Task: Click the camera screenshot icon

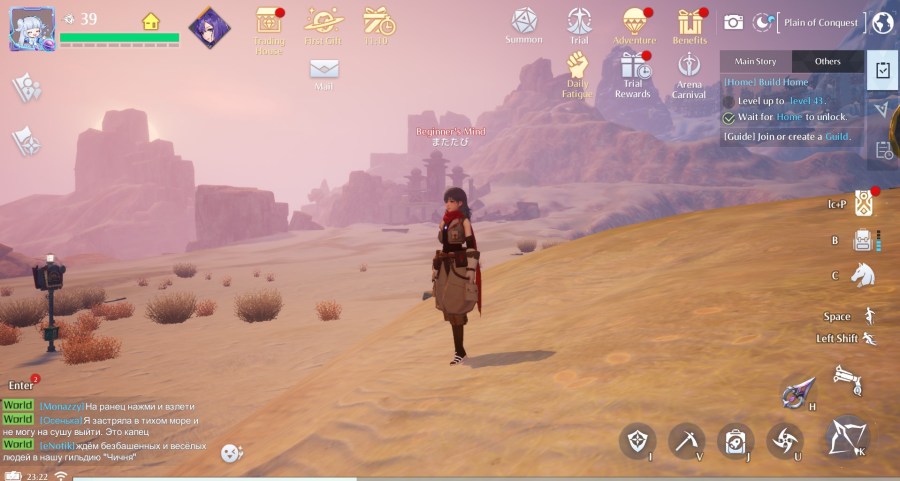Action: [x=734, y=22]
